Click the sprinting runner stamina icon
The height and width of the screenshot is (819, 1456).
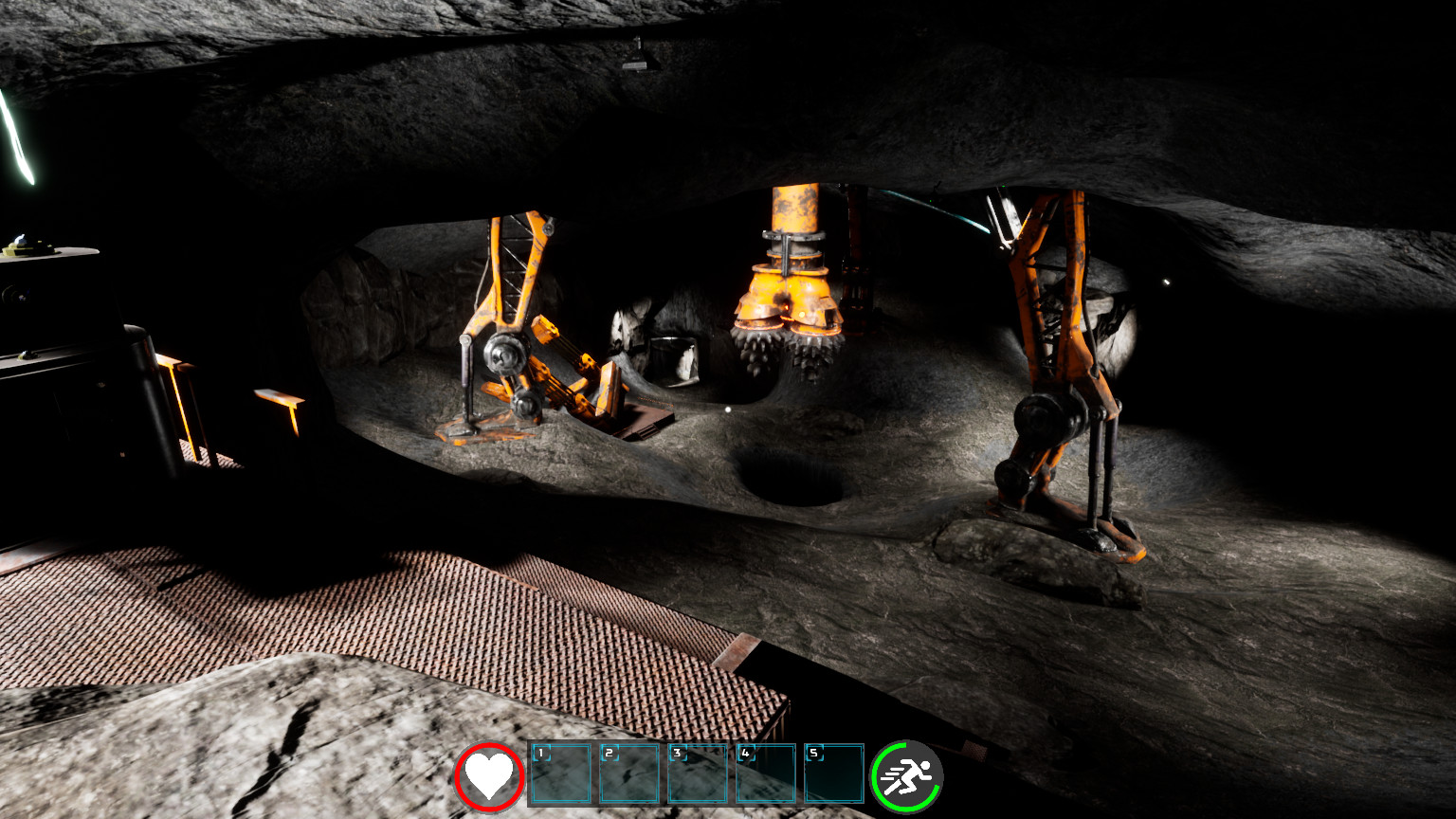pyautogui.click(x=905, y=774)
